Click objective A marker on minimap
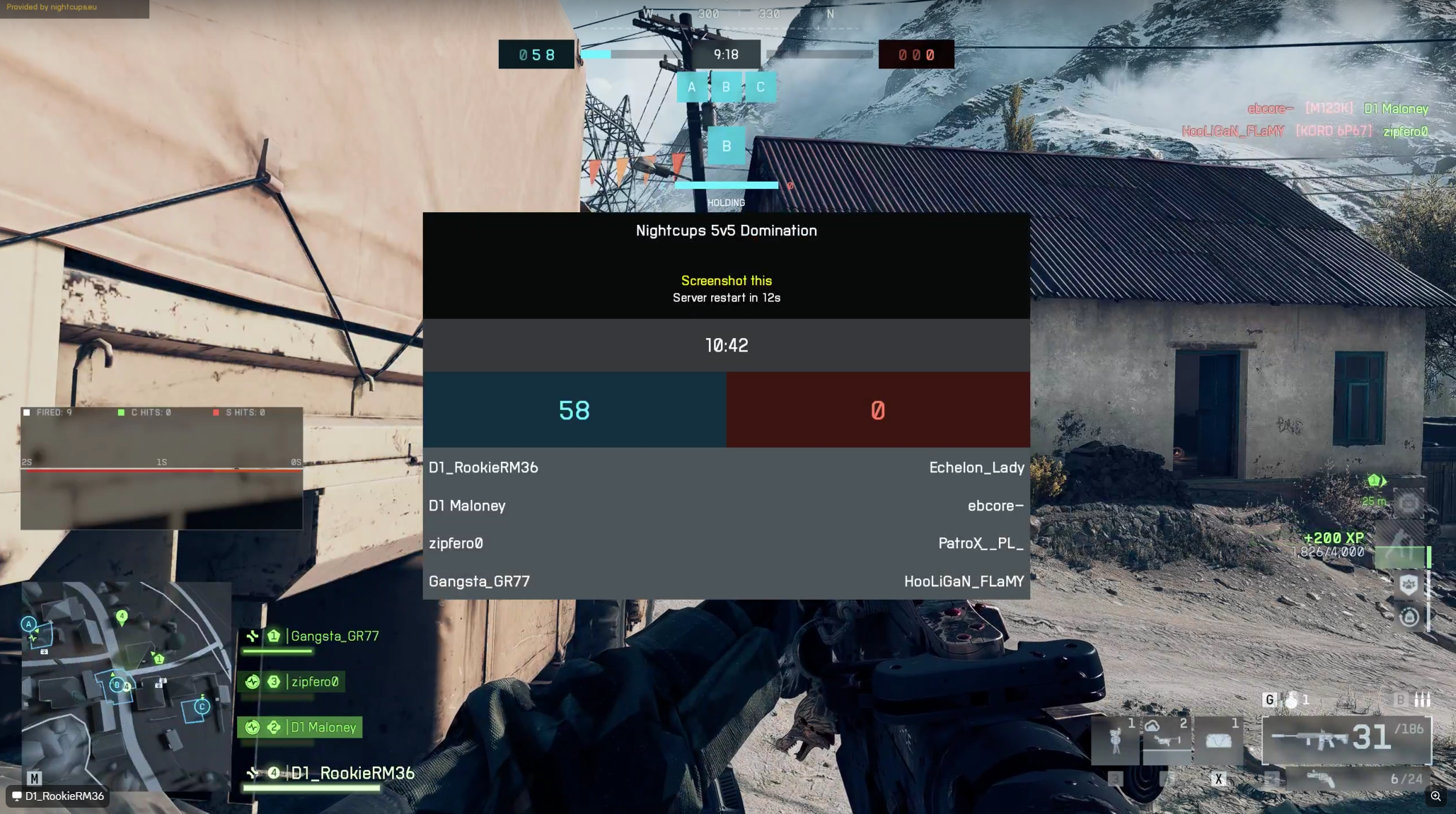The width and height of the screenshot is (1456, 814). tap(28, 624)
